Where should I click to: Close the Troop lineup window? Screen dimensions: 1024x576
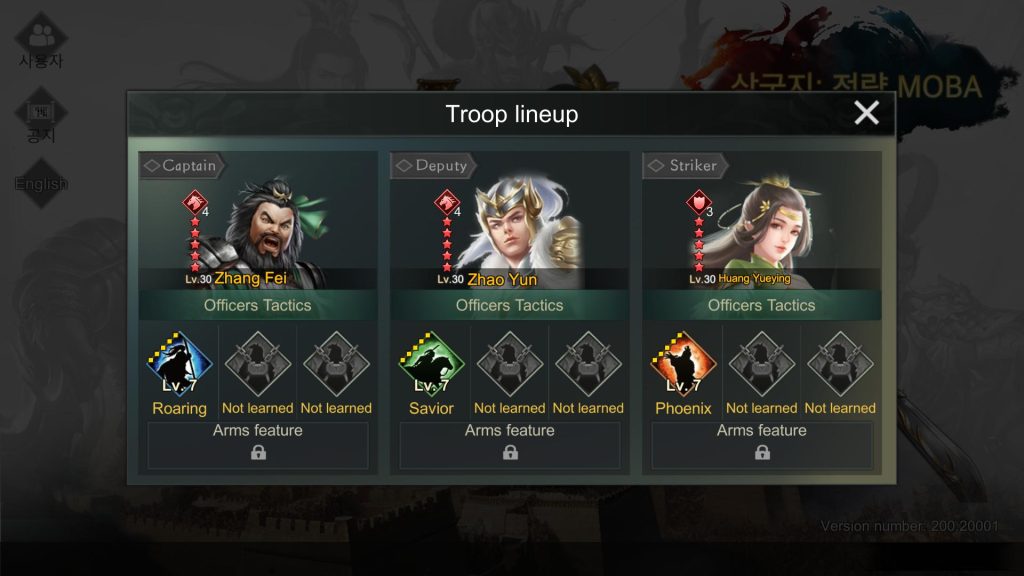coord(866,113)
